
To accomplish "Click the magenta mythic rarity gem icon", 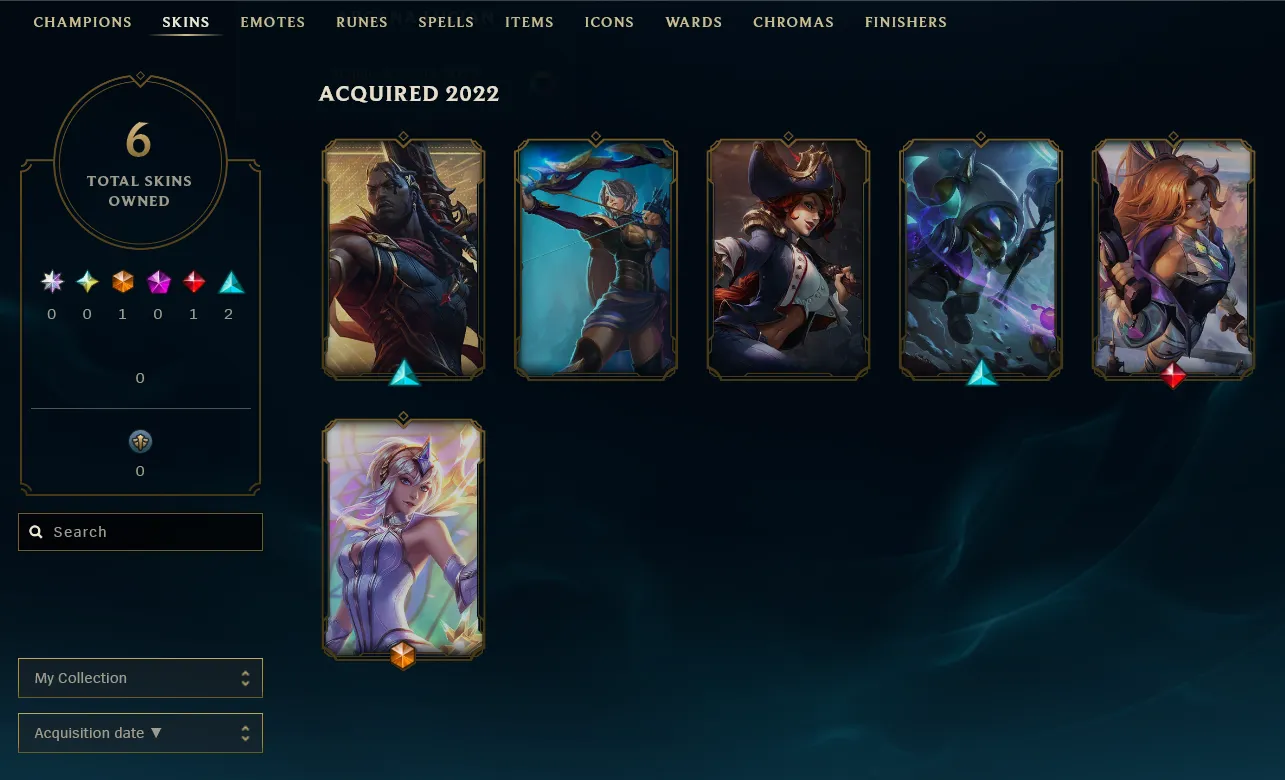I will pos(157,283).
